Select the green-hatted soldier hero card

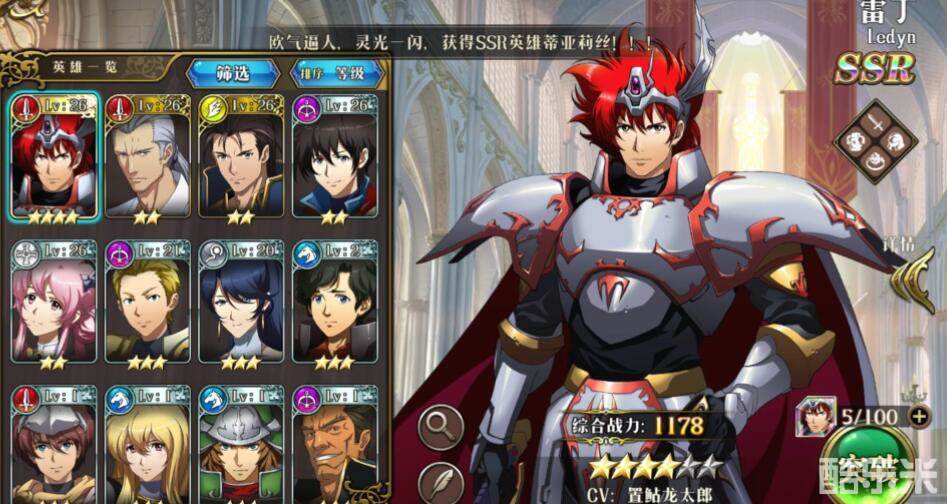coord(241,445)
